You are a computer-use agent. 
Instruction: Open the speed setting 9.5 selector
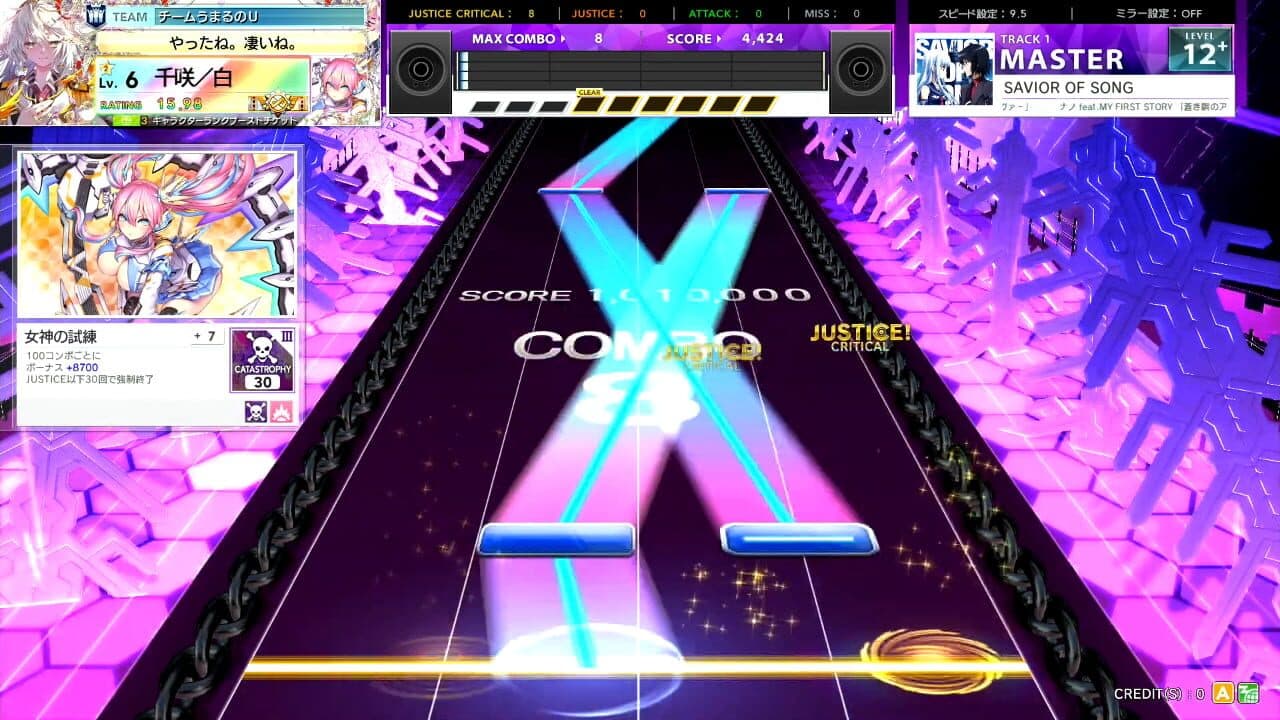(980, 13)
